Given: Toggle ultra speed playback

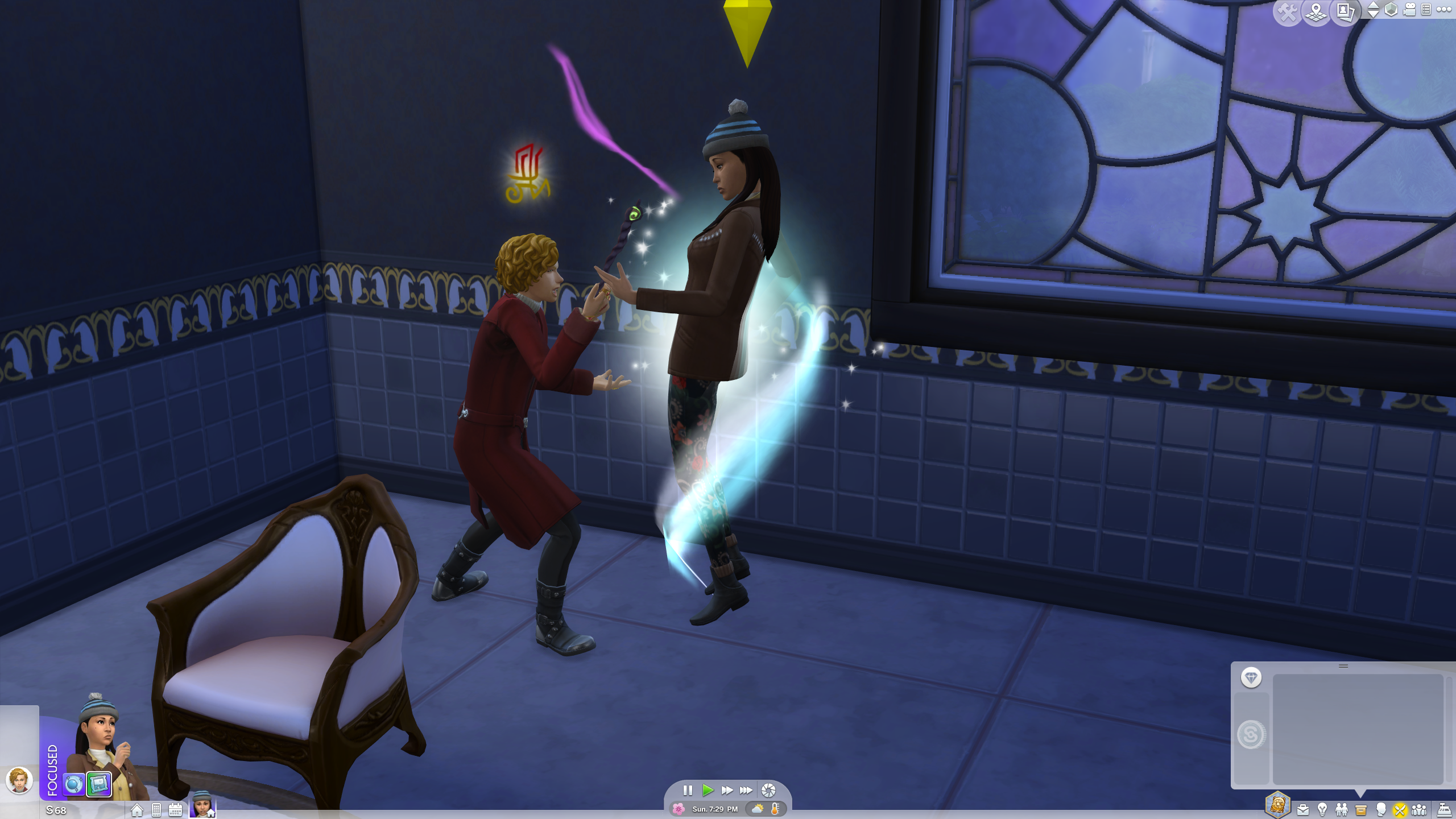Looking at the screenshot, I should (x=747, y=789).
